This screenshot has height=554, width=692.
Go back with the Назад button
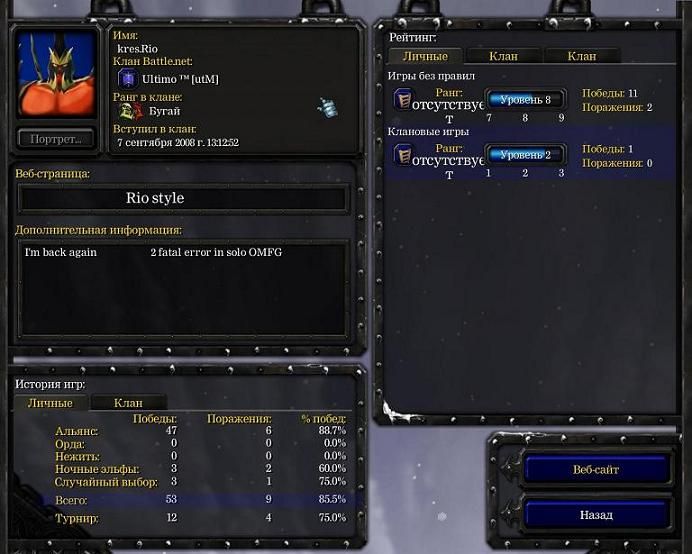[597, 515]
